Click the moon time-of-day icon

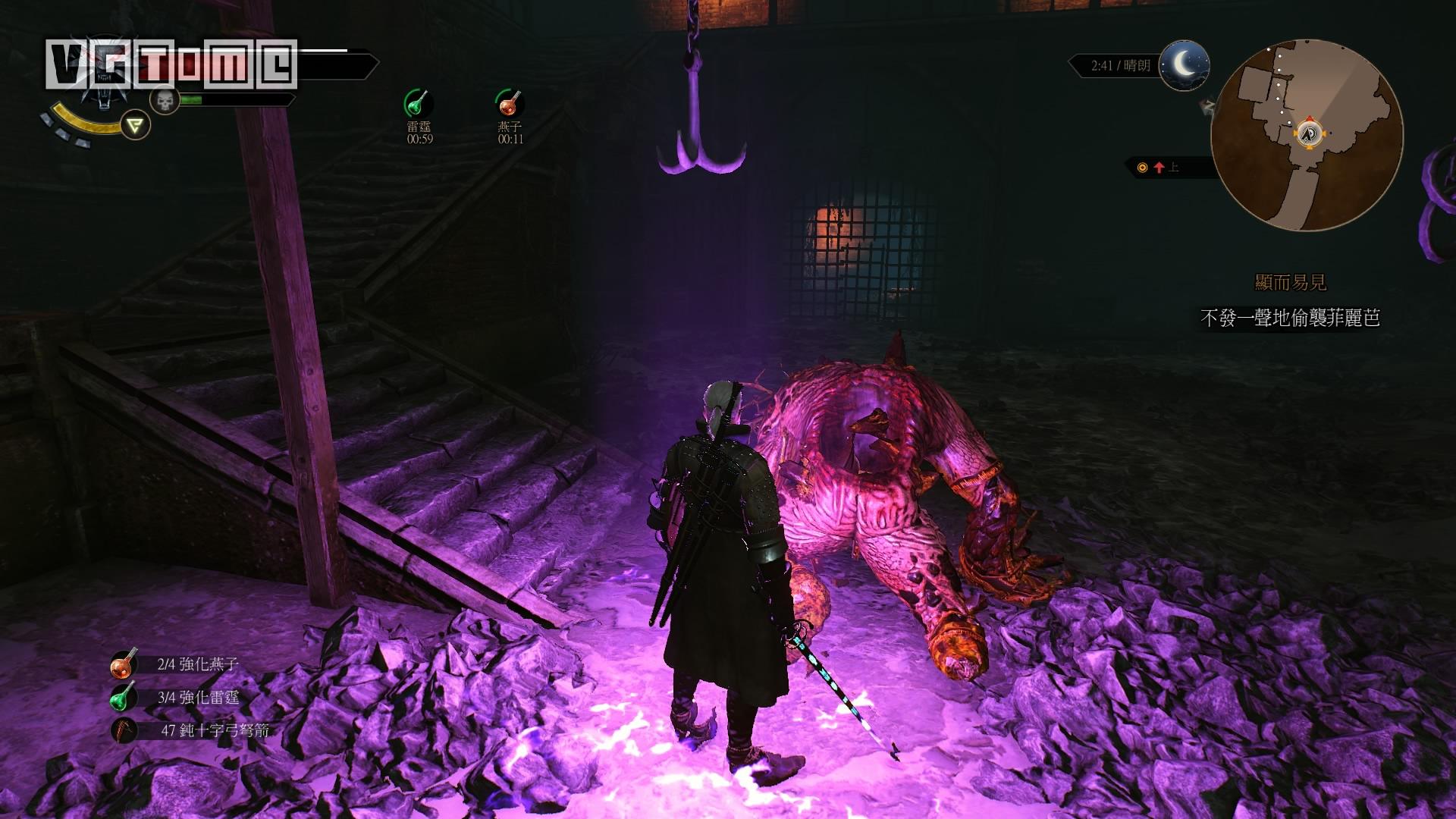1184,65
